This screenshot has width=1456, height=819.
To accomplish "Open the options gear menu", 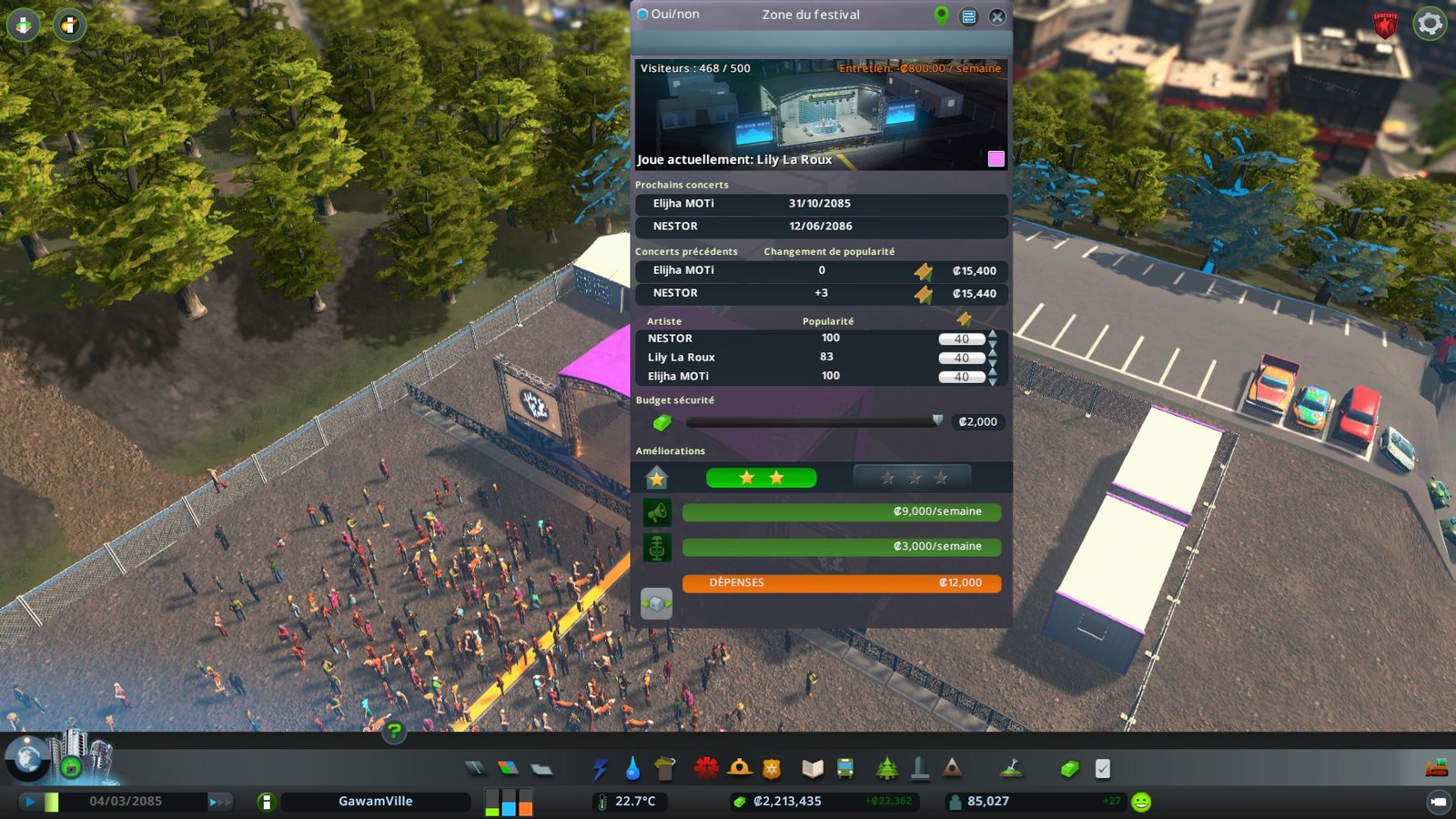I will point(1430,23).
